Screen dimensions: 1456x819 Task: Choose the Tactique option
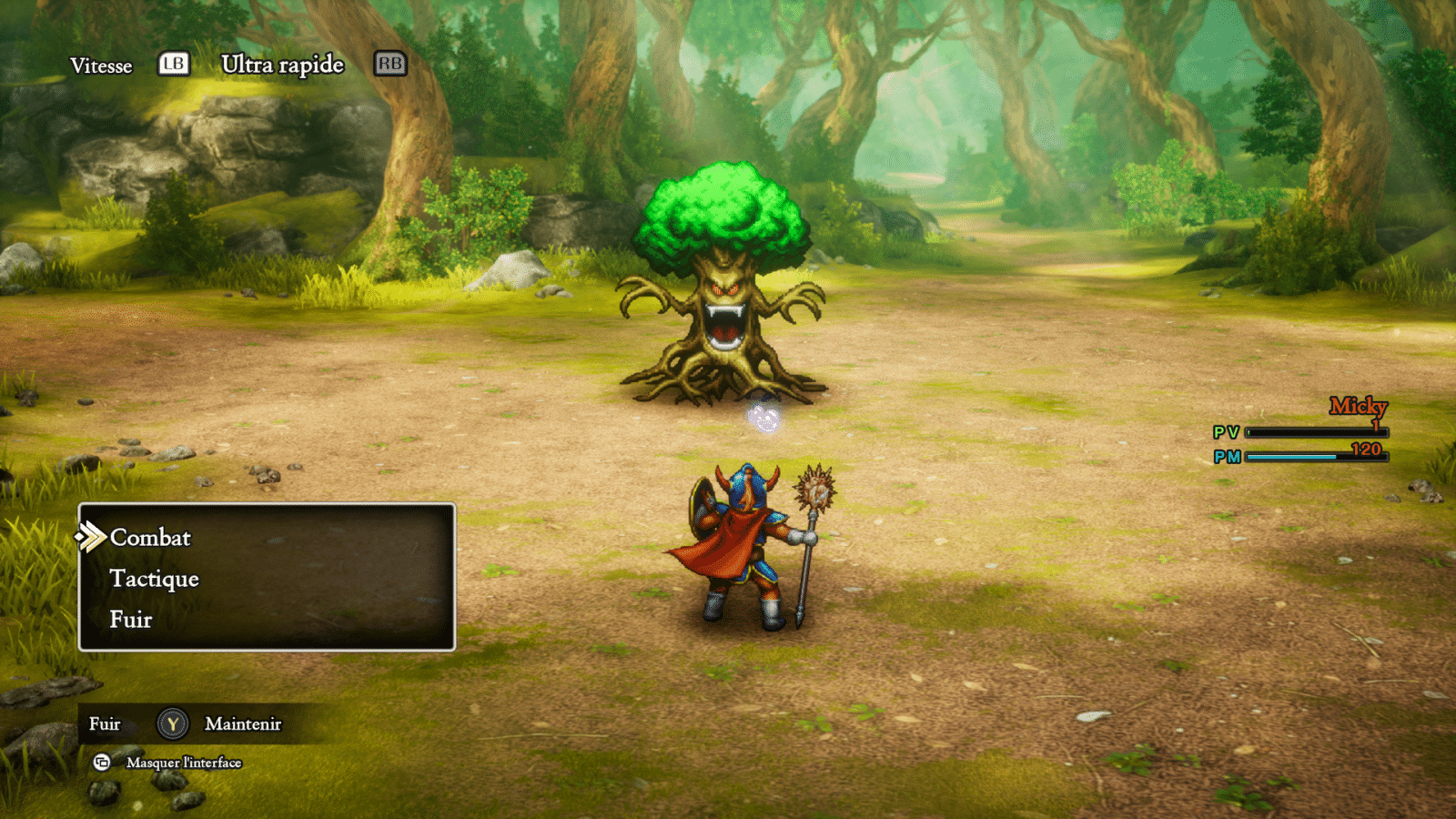[x=154, y=579]
